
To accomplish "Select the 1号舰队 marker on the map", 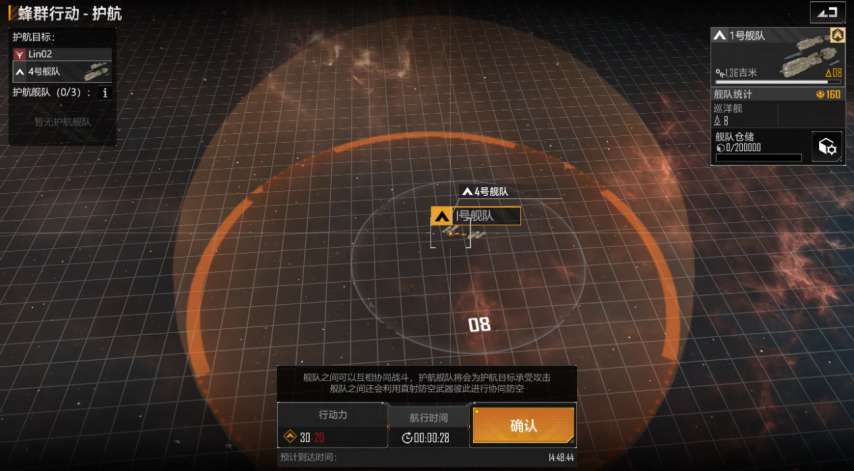I will point(475,215).
